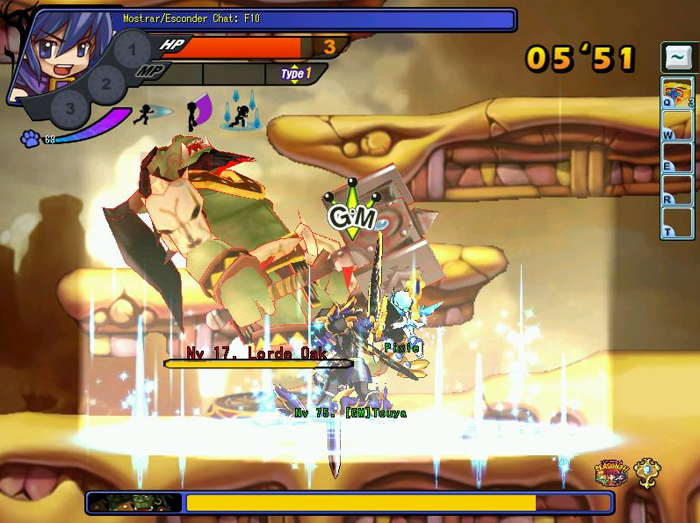The height and width of the screenshot is (523, 700).
Task: Select skill gauge orb number 2
Action: (103, 80)
